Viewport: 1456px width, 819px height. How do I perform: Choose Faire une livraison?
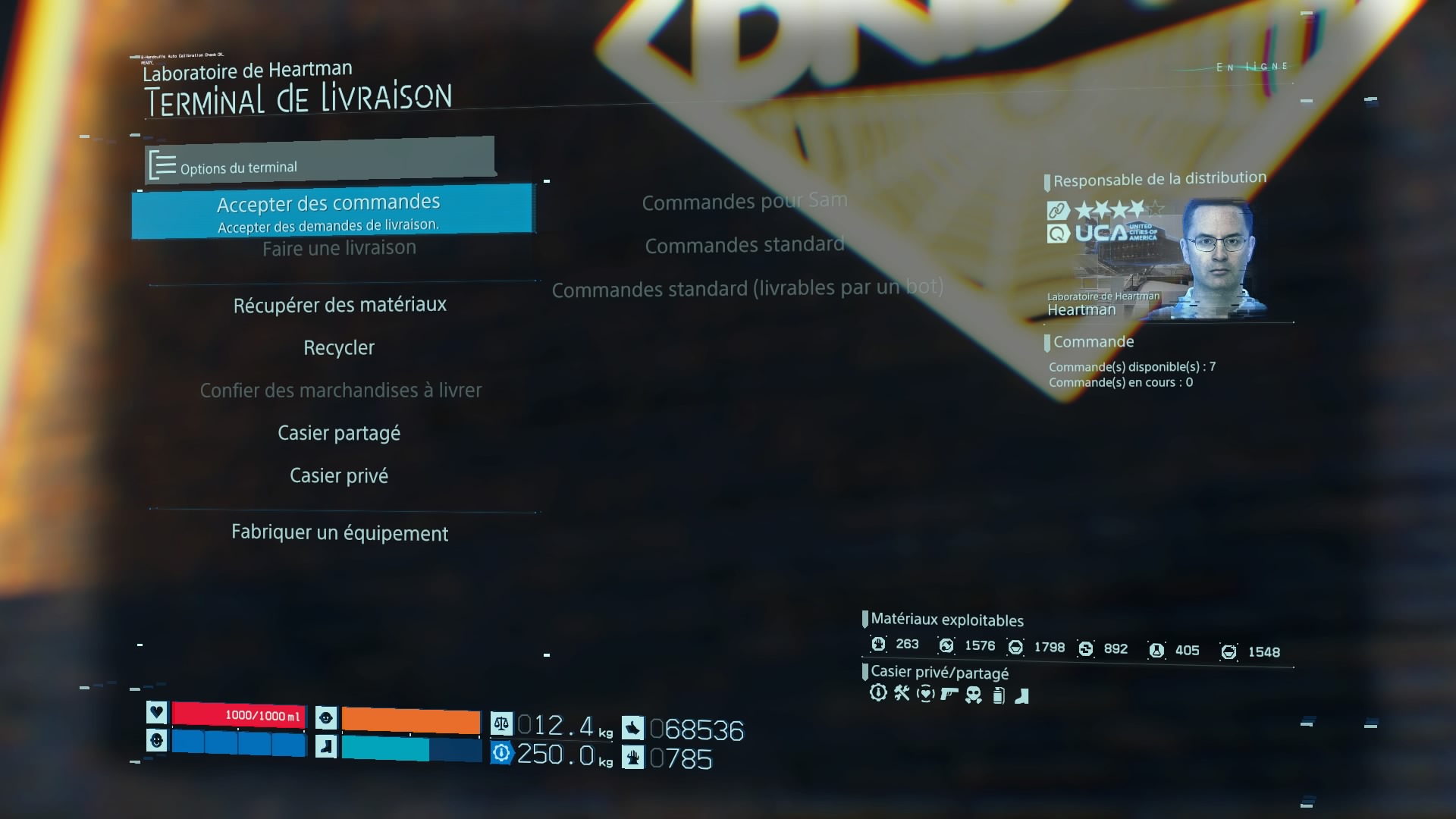coord(339,249)
